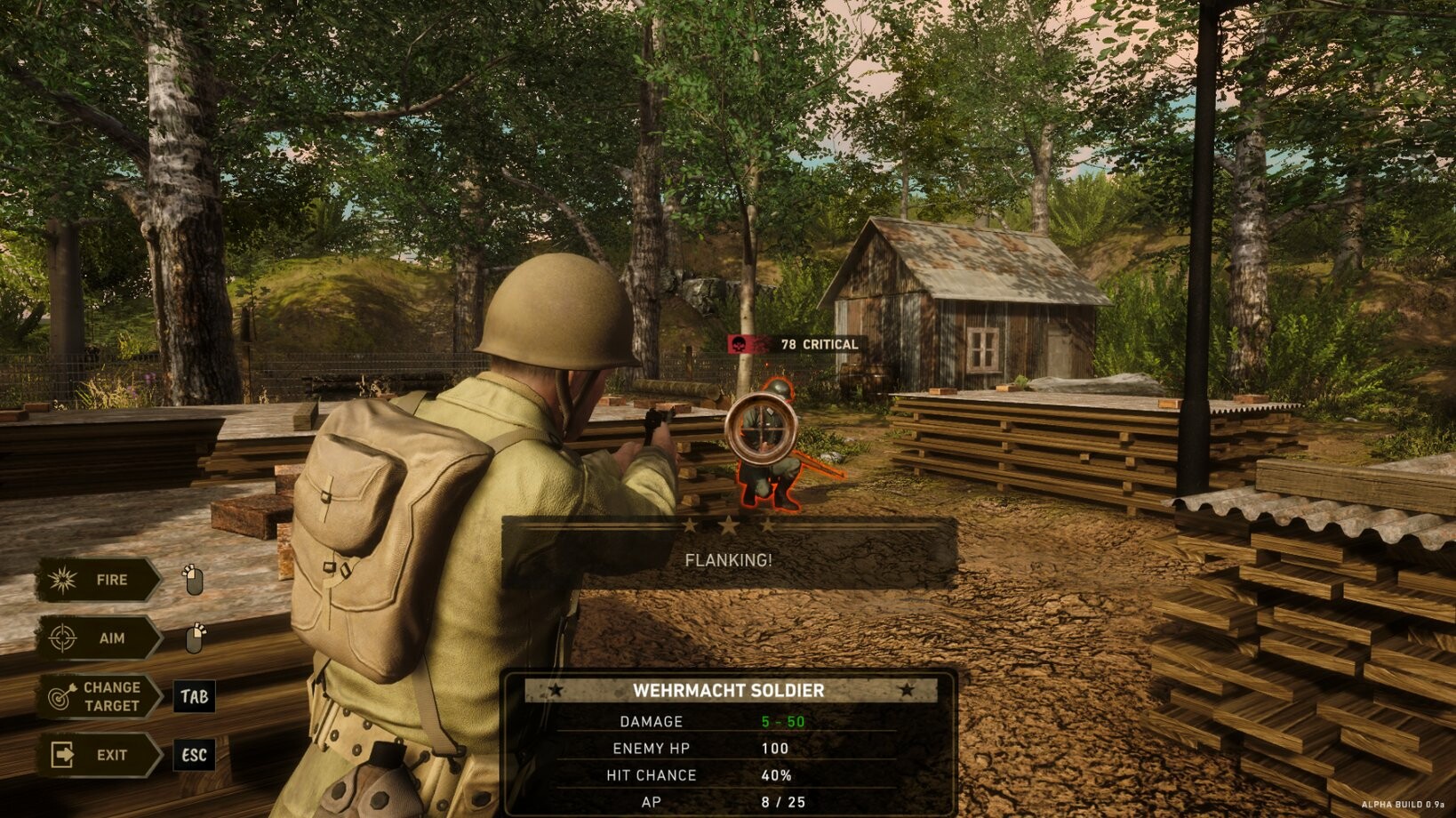Click the WEHRMACHT SOLDIER panel header
Screen dimensions: 1456x818
point(731,690)
